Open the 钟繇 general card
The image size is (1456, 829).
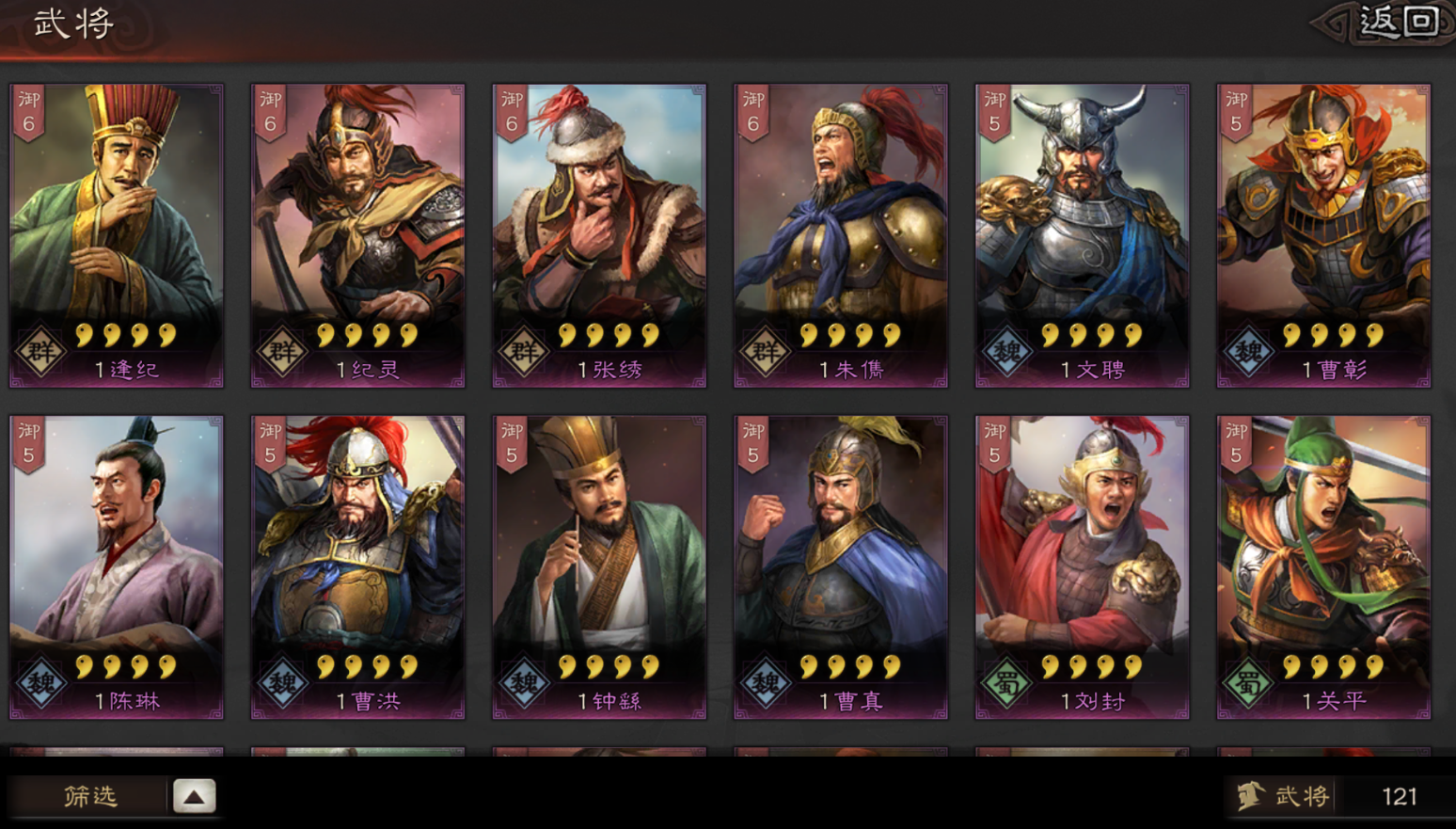click(599, 567)
